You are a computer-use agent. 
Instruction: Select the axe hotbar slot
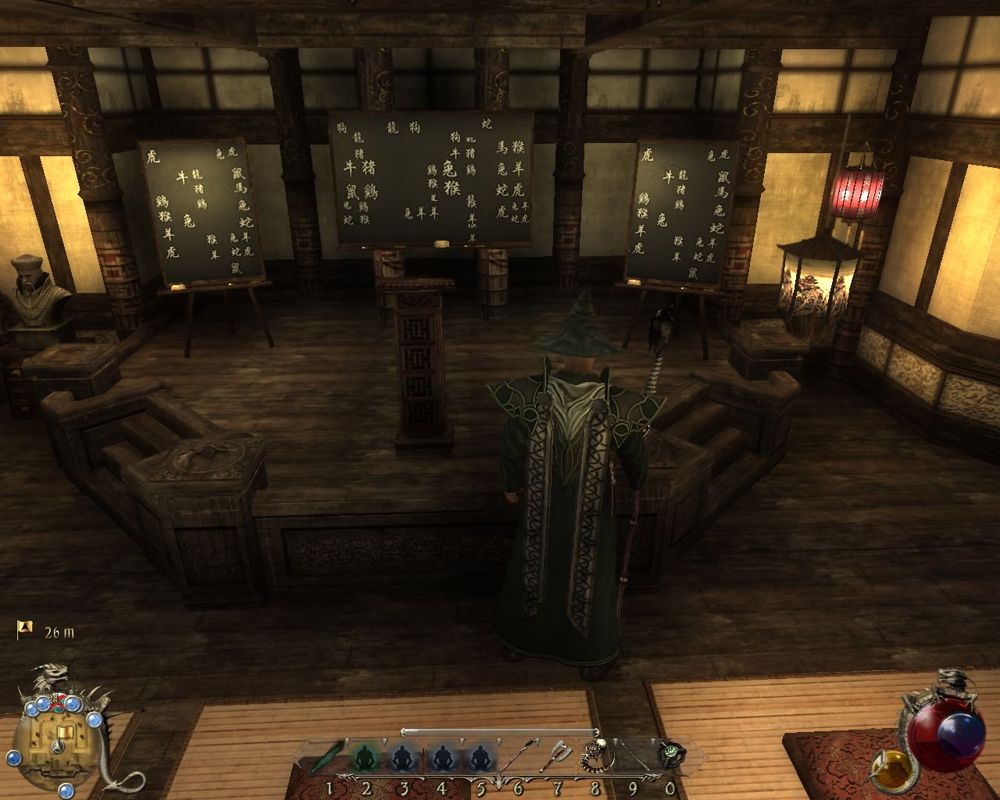[x=556, y=757]
